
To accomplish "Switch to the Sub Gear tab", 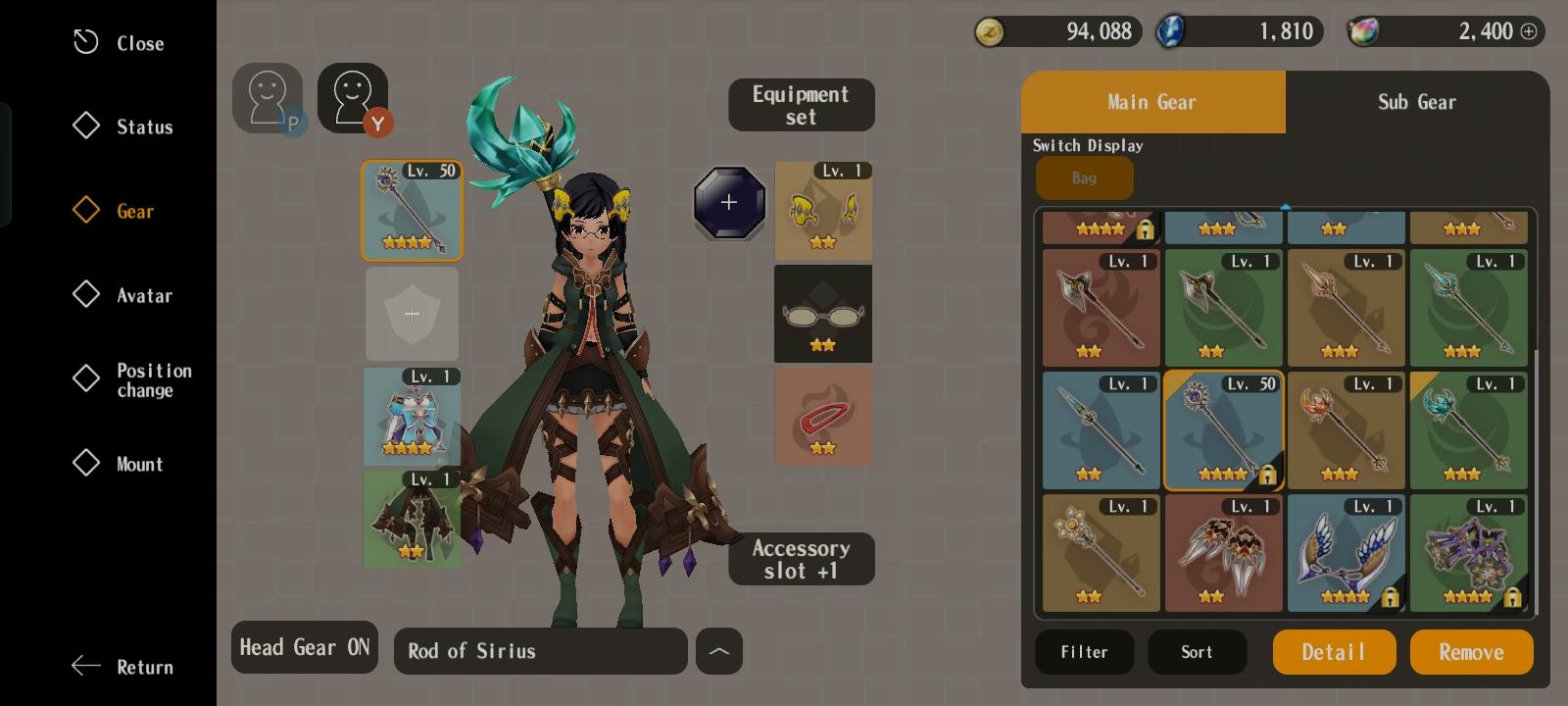I will [1416, 102].
